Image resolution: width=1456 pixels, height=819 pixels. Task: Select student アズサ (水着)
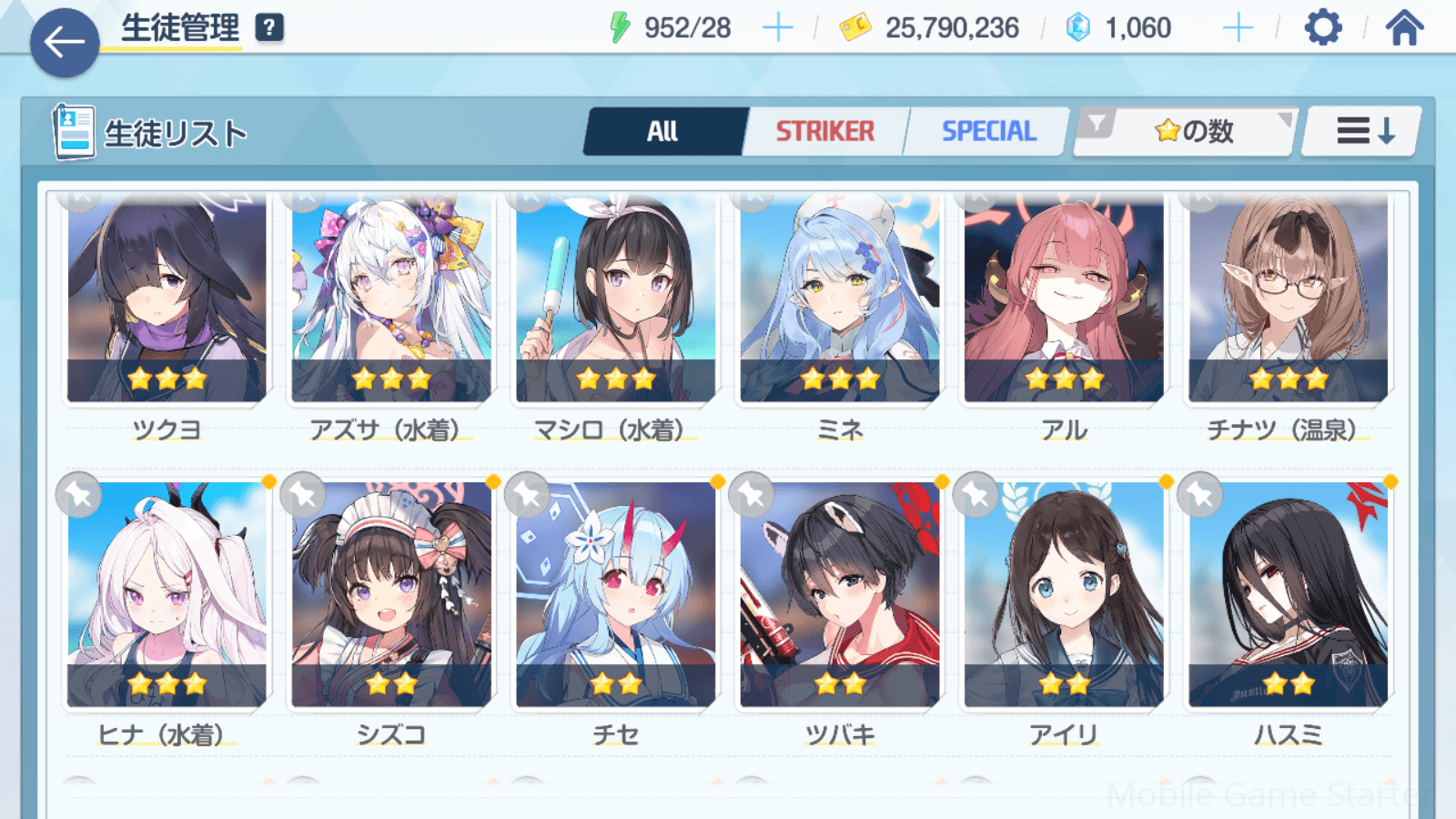coord(391,300)
